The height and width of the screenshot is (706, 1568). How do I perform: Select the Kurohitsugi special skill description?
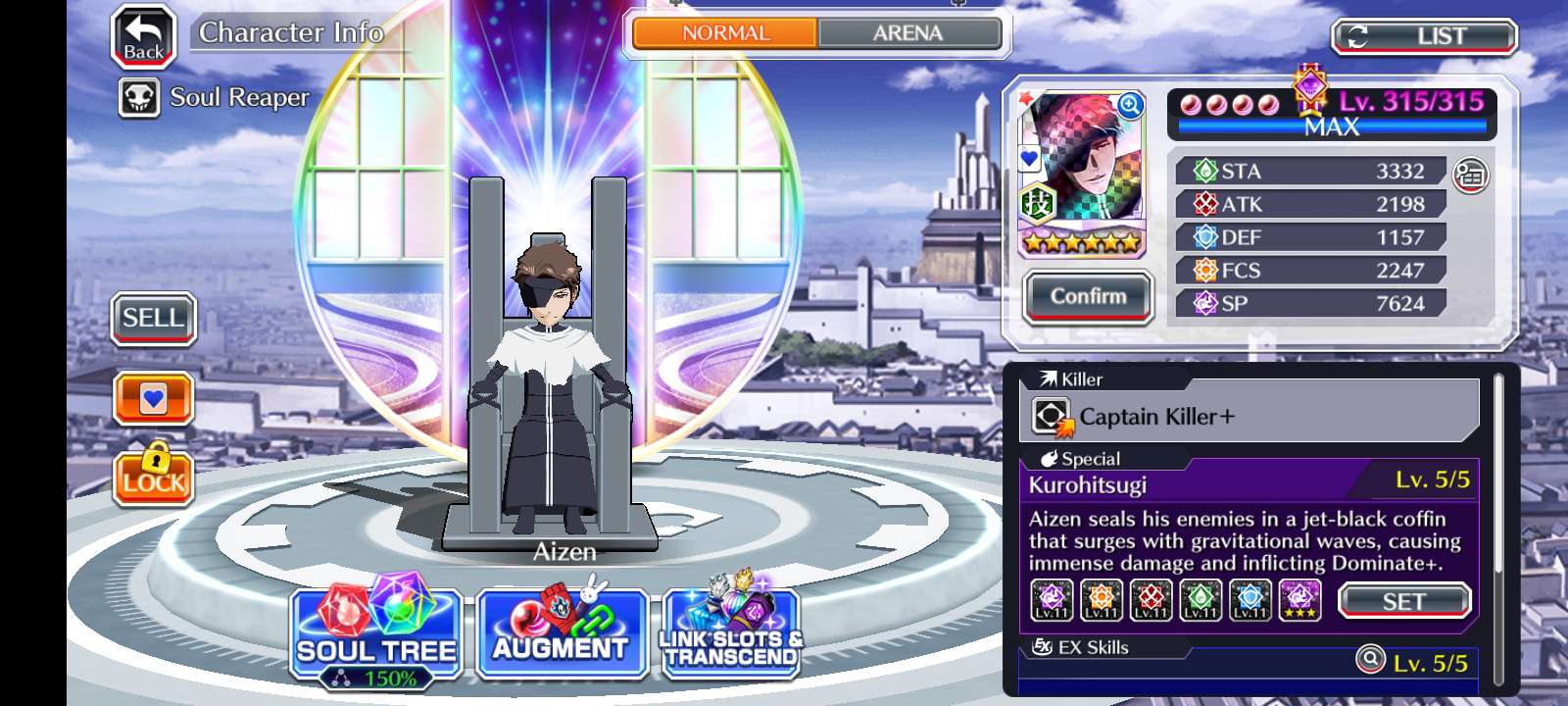tap(1245, 540)
